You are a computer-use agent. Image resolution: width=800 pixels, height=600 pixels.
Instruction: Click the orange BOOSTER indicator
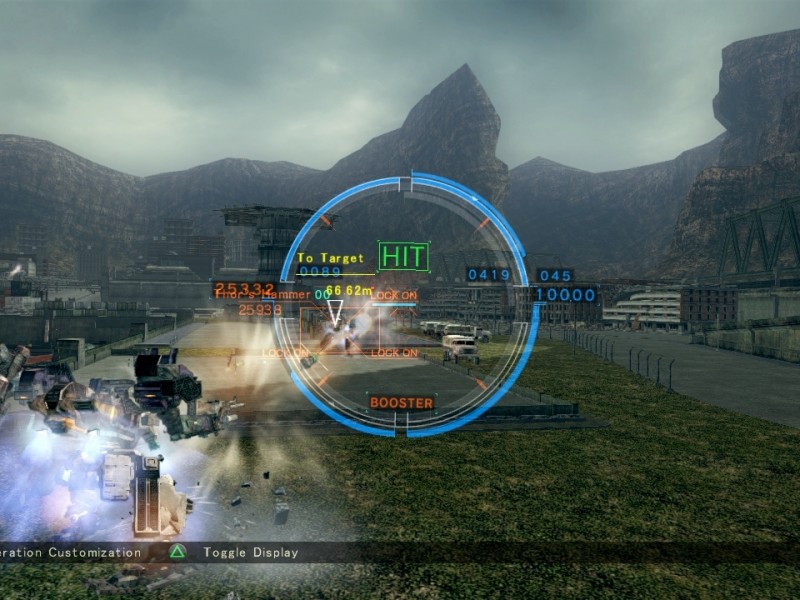pyautogui.click(x=401, y=403)
